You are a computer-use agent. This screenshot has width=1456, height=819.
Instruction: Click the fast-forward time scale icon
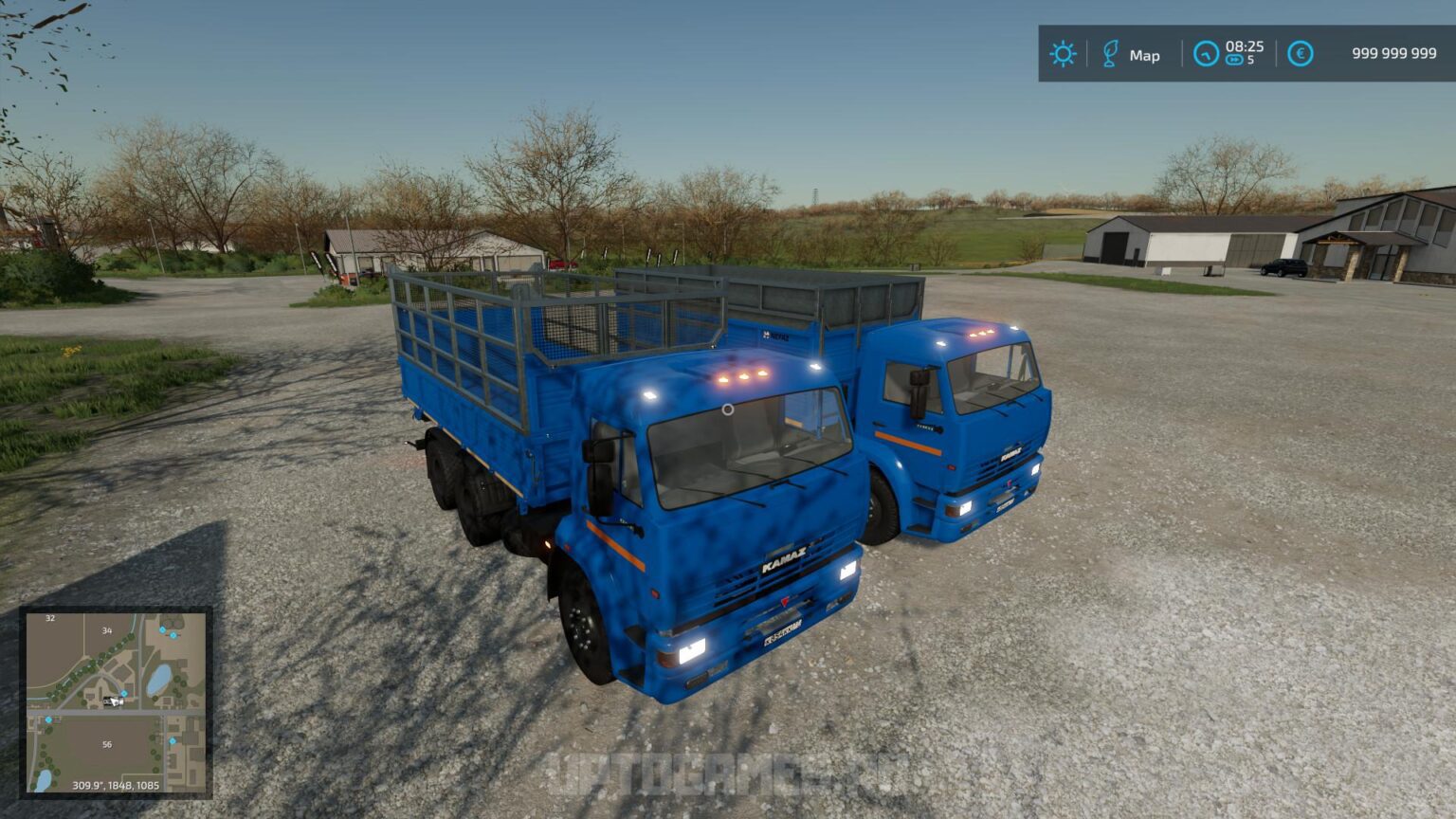(1234, 61)
